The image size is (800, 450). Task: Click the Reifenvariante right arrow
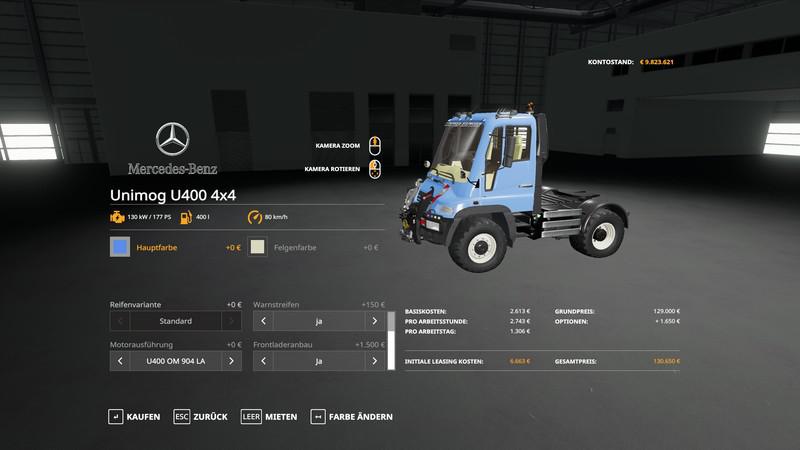click(230, 321)
